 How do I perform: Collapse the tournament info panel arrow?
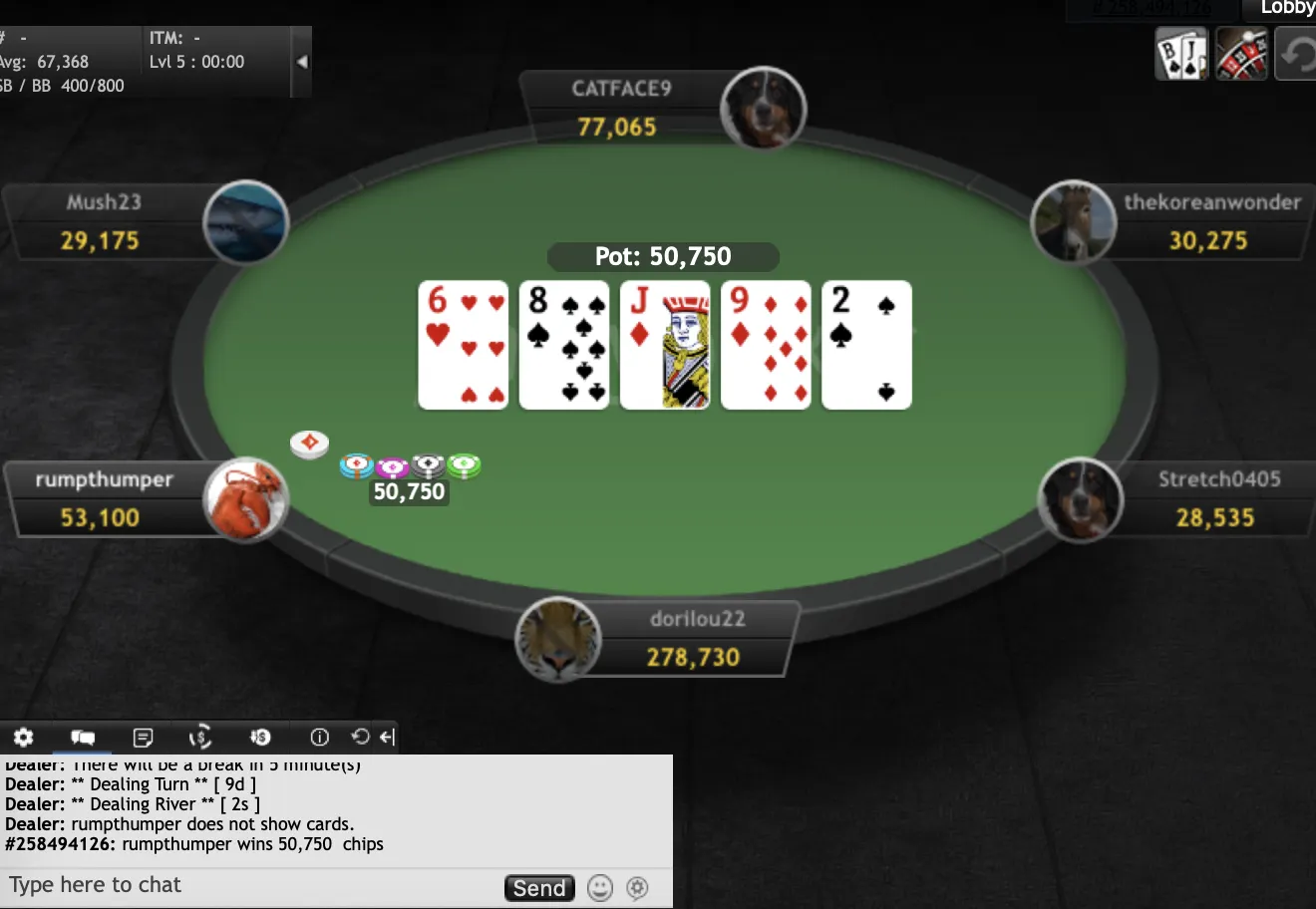click(302, 62)
